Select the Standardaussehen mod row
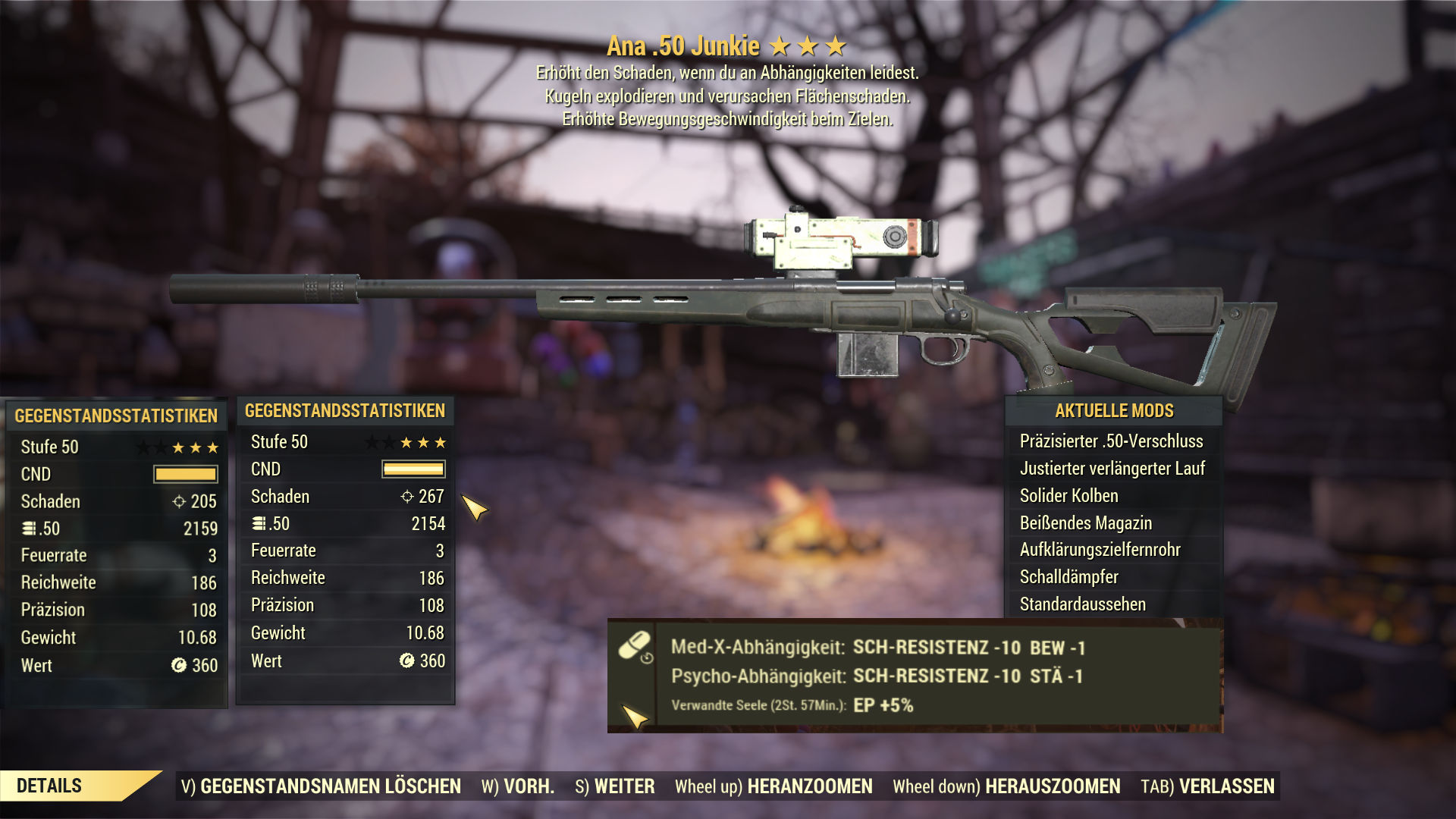Image resolution: width=1456 pixels, height=819 pixels. pos(1082,604)
